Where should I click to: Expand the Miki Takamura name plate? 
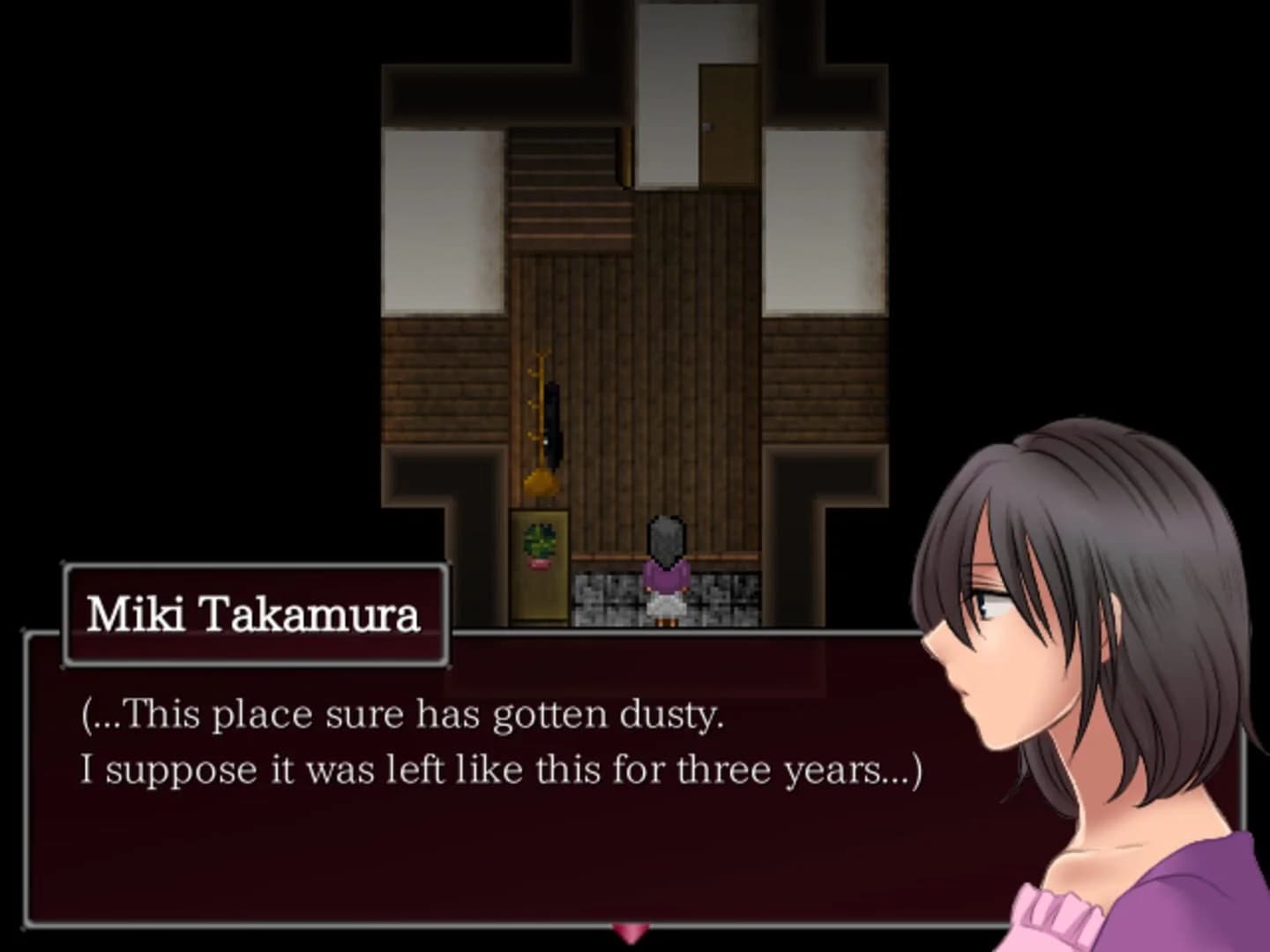click(256, 614)
